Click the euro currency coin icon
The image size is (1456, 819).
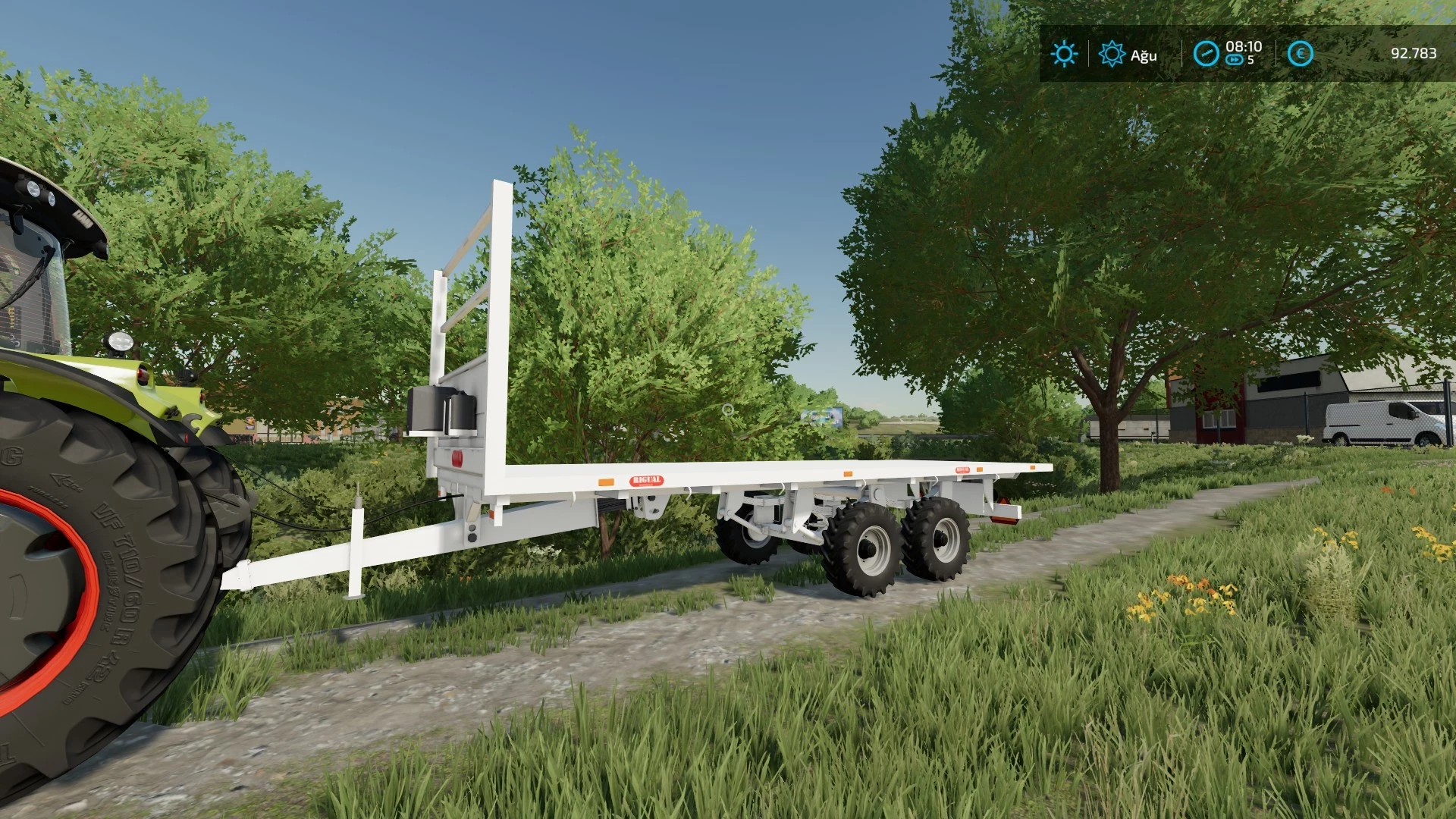coord(1300,53)
